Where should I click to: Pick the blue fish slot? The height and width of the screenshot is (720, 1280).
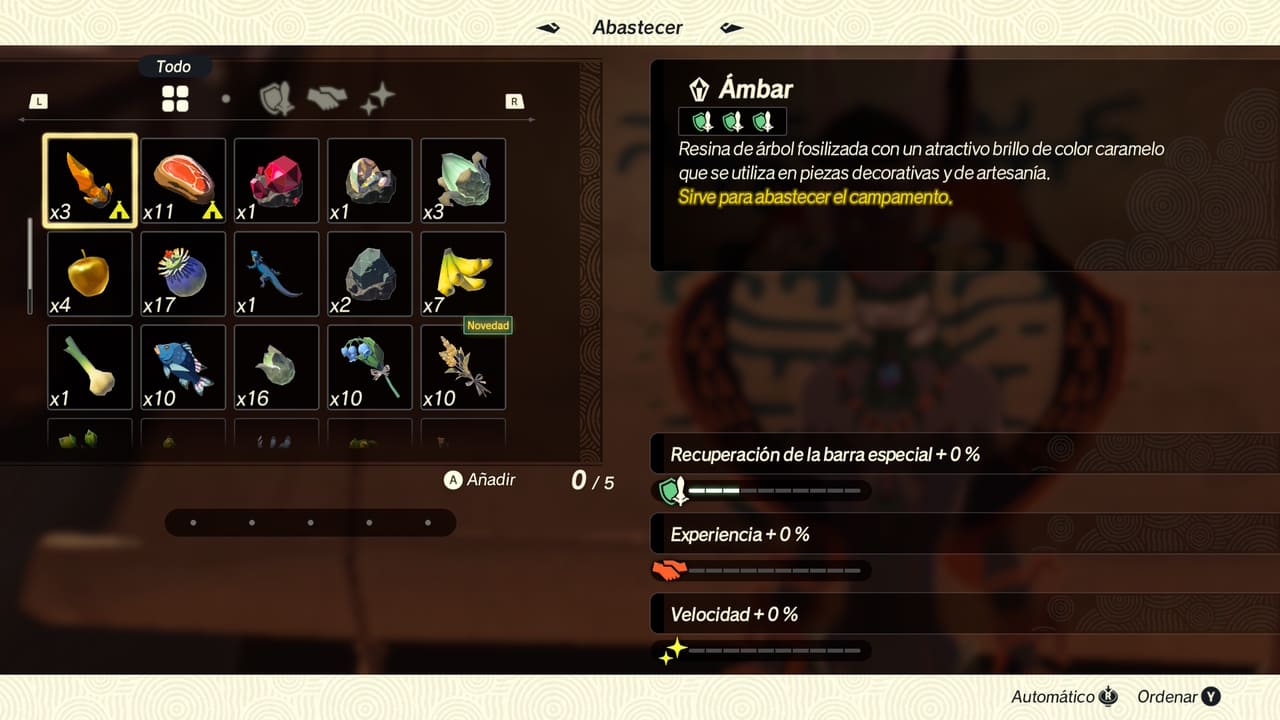coord(183,367)
